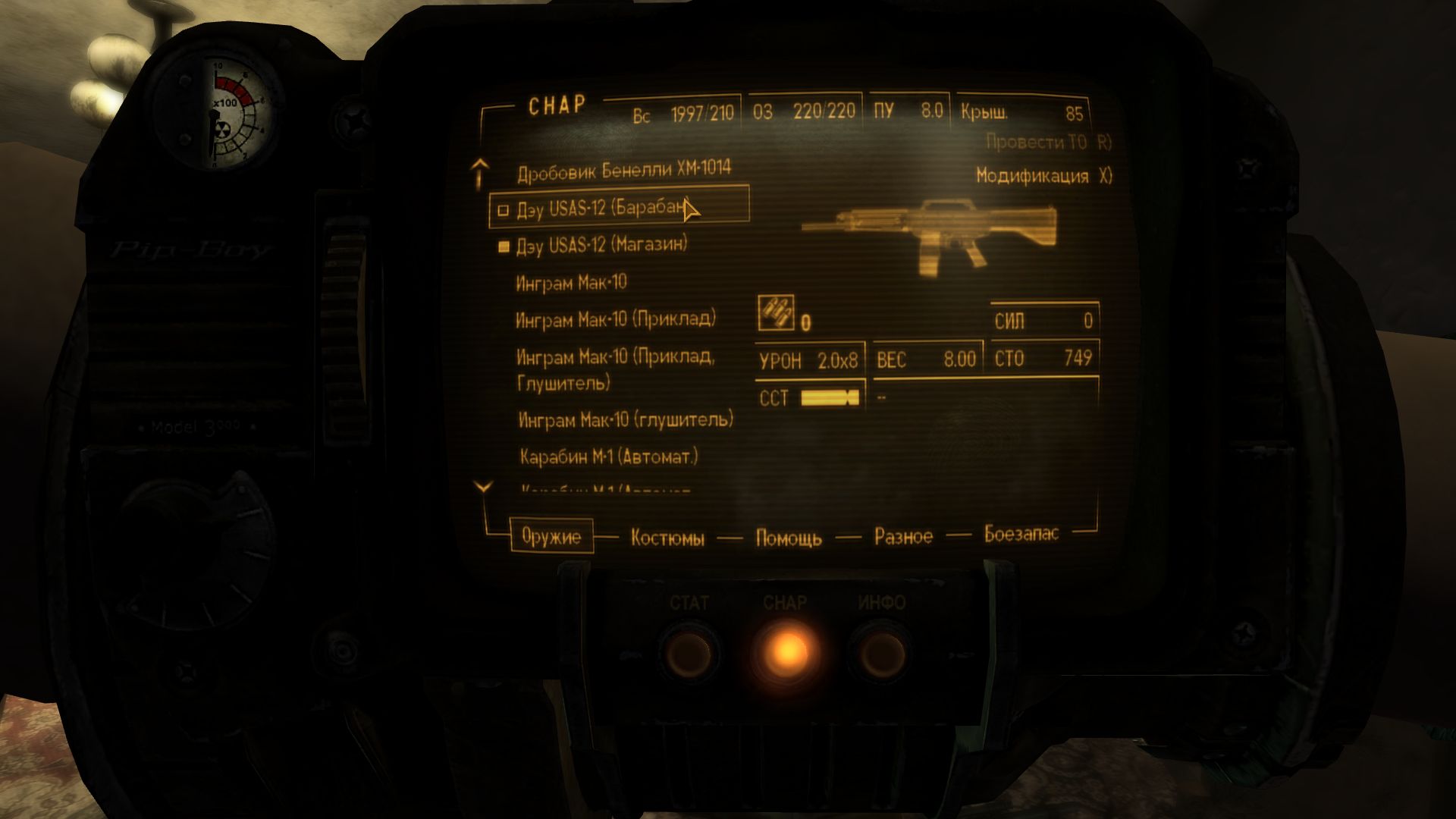Equip the Дэу USAS-12 (Магазин) shotgun

[601, 245]
